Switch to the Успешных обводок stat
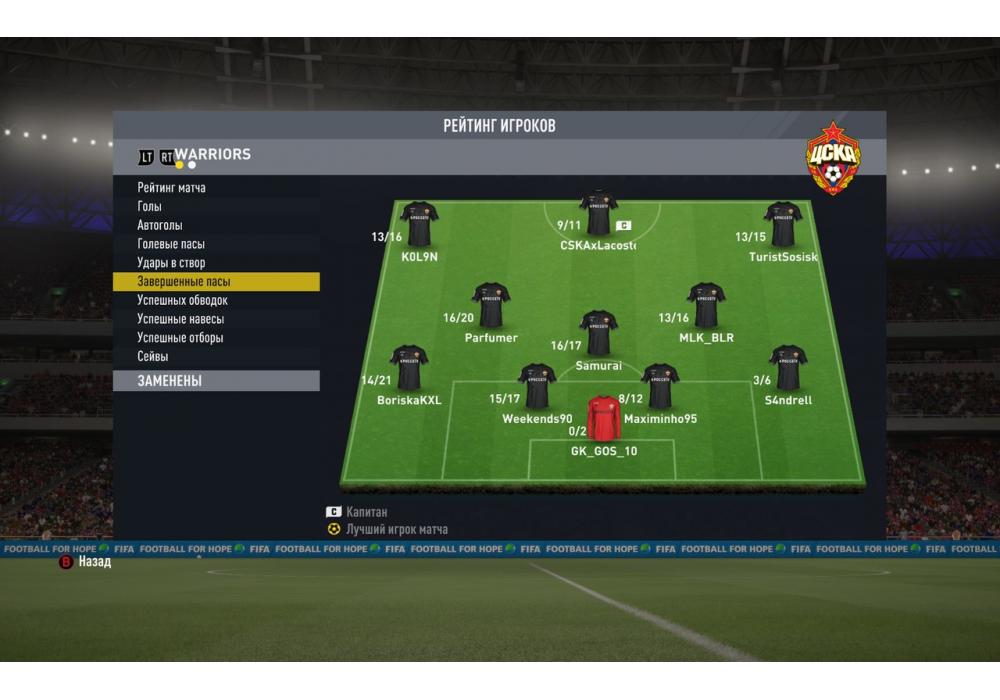The width and height of the screenshot is (1000, 700). pyautogui.click(x=182, y=300)
